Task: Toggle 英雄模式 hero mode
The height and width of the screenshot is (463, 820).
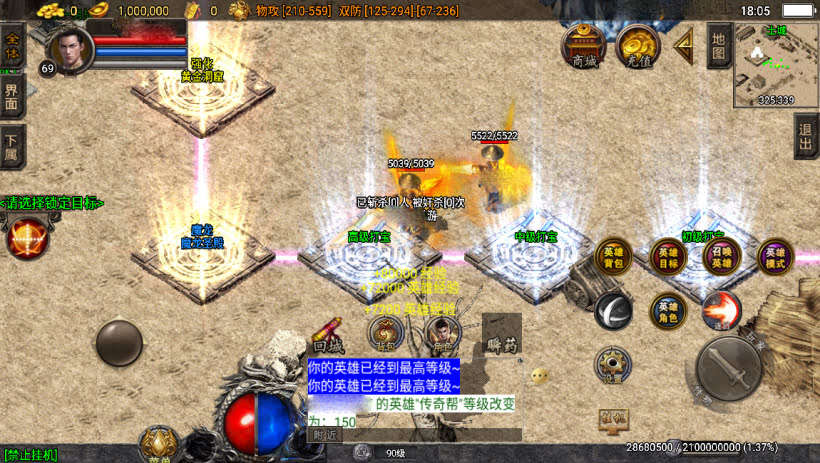Action: 775,257
